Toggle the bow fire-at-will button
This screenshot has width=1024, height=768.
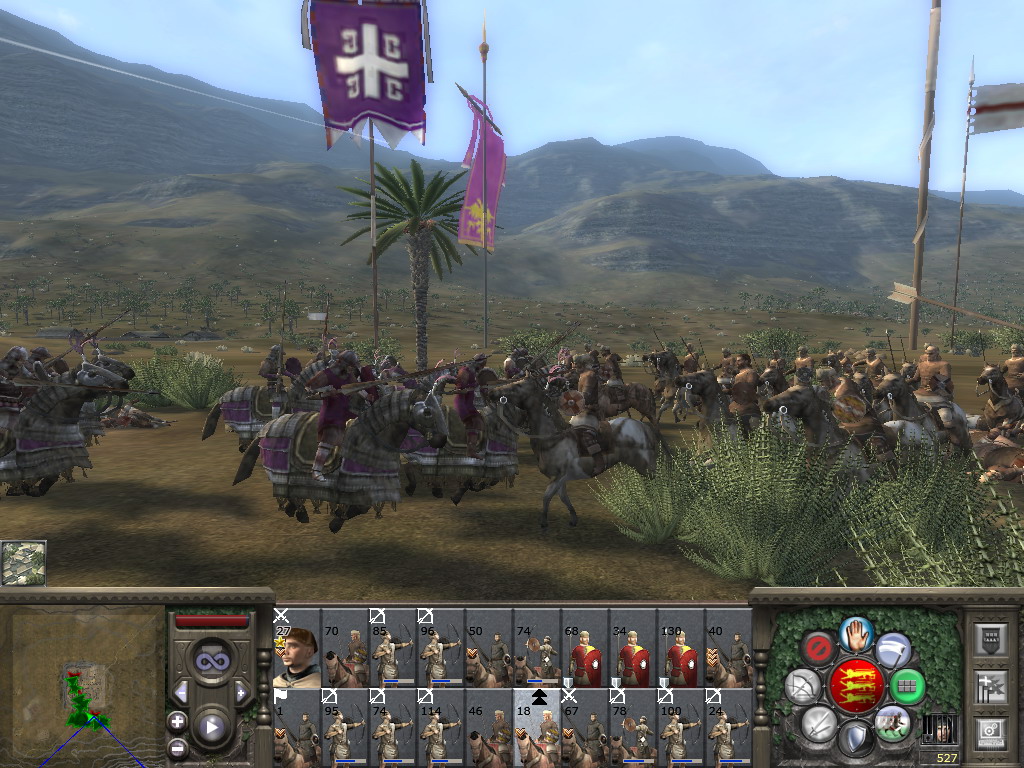coord(803,687)
